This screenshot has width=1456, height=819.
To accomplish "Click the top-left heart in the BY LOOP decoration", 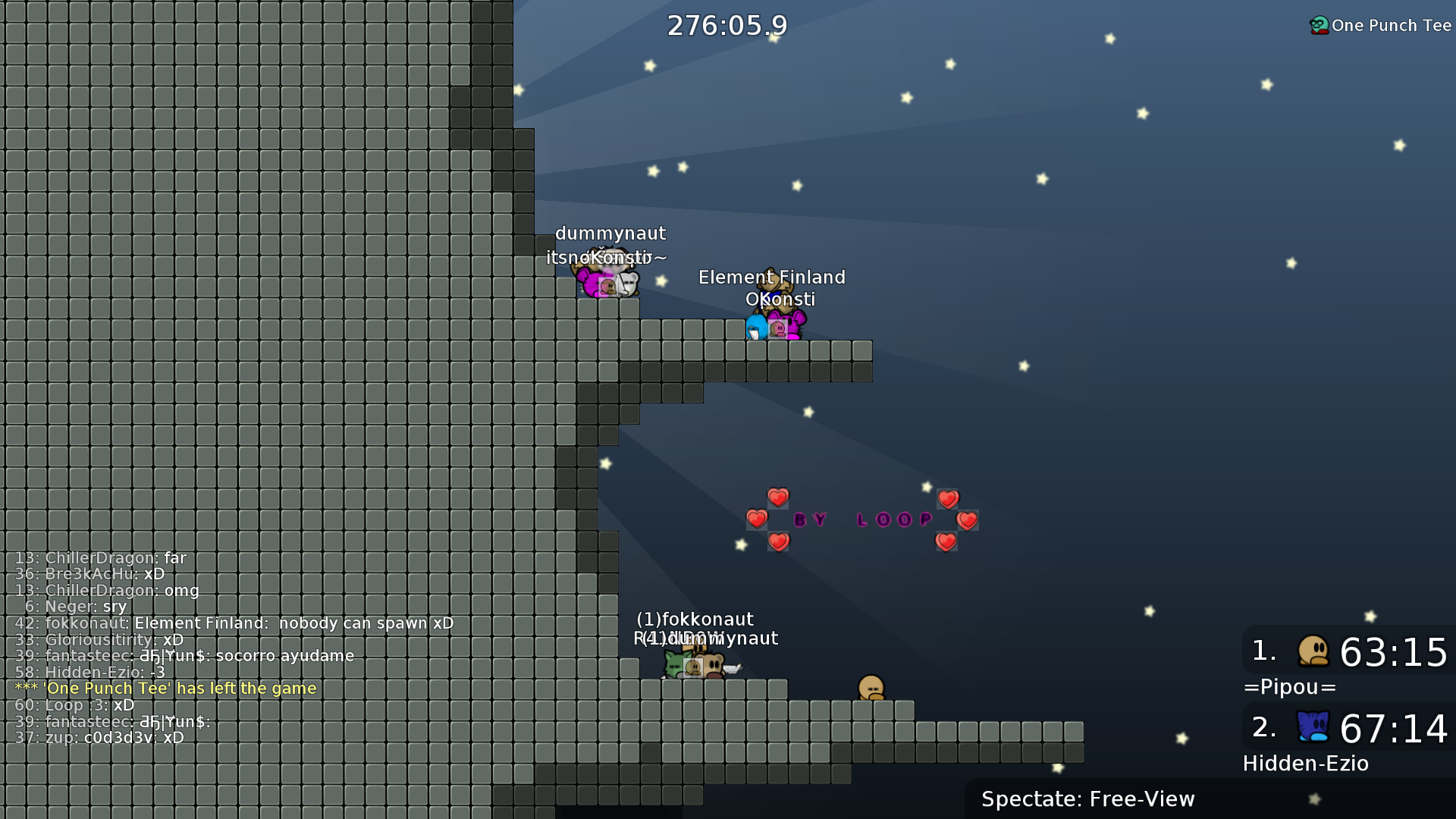I will (x=779, y=498).
